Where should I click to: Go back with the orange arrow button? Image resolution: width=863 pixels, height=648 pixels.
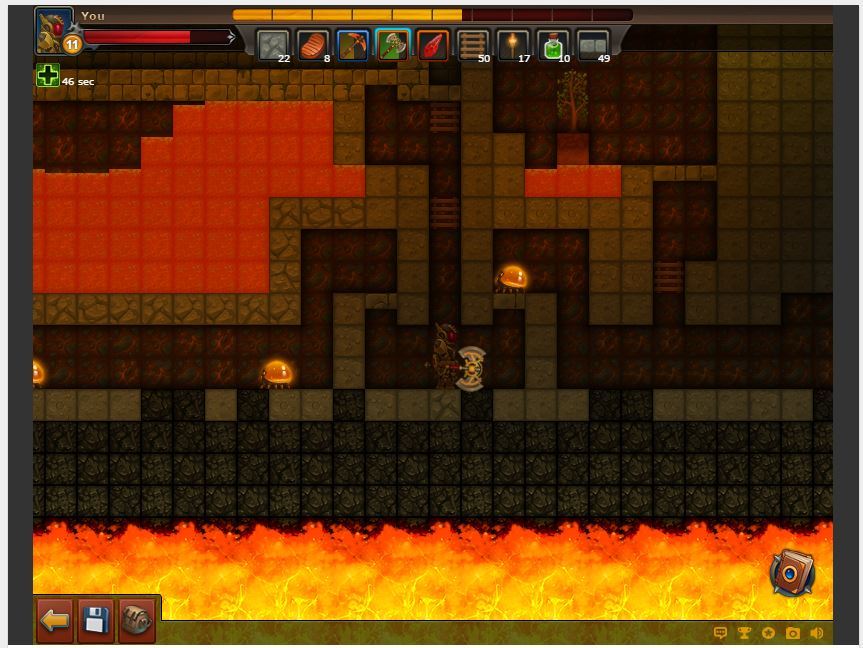pyautogui.click(x=55, y=620)
